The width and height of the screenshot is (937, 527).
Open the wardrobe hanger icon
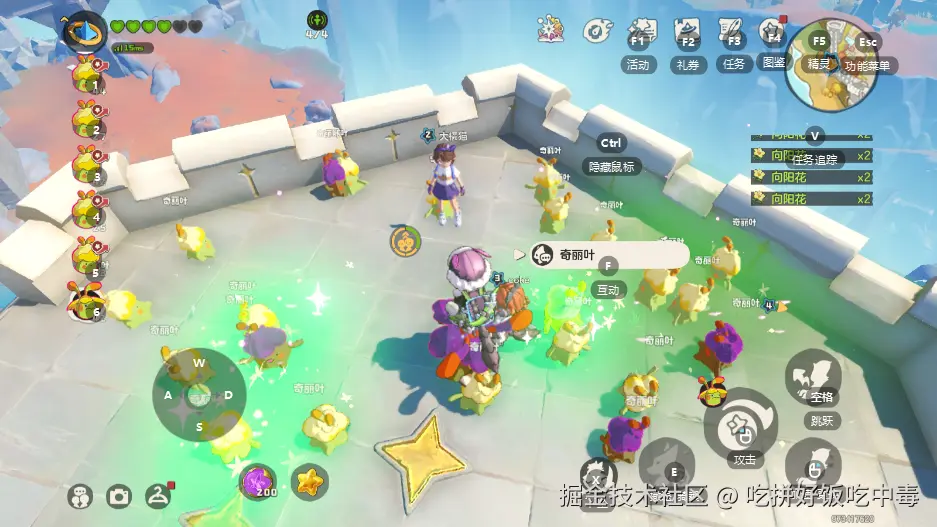(159, 495)
